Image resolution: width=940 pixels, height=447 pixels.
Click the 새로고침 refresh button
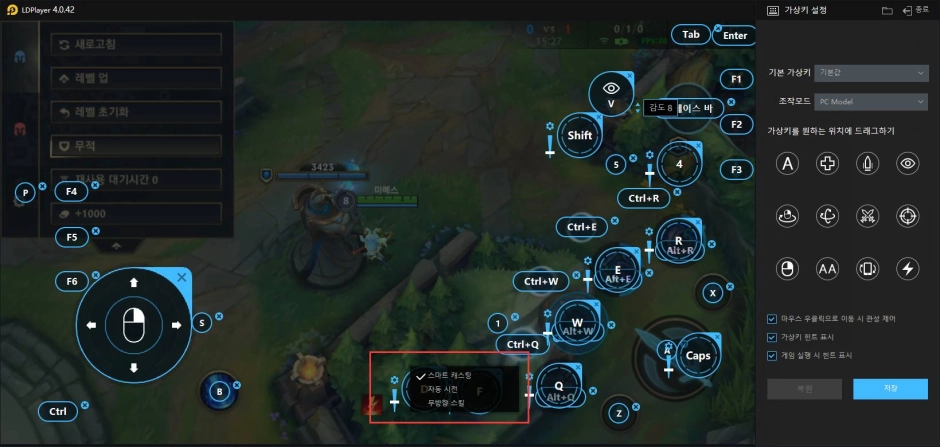click(136, 46)
